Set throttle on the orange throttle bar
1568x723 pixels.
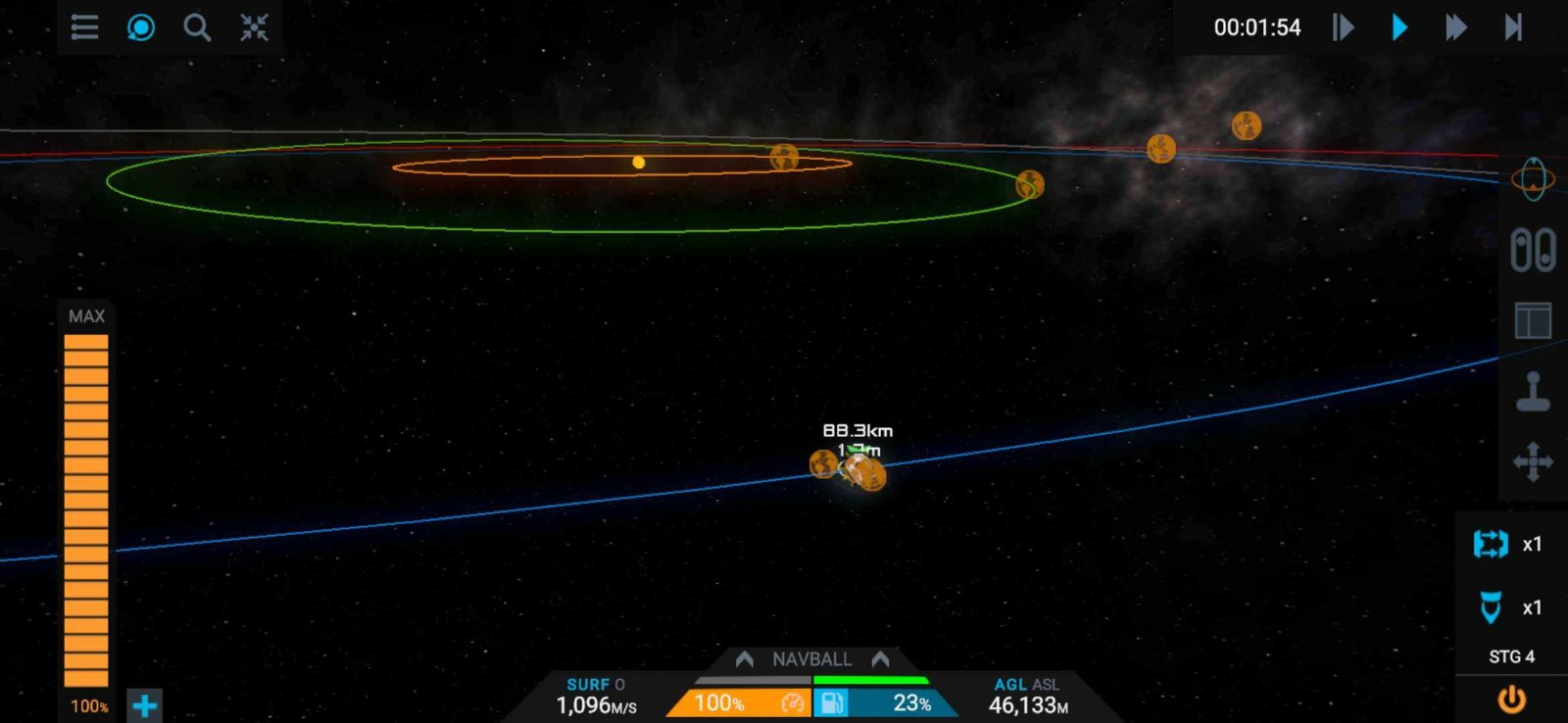click(x=86, y=509)
